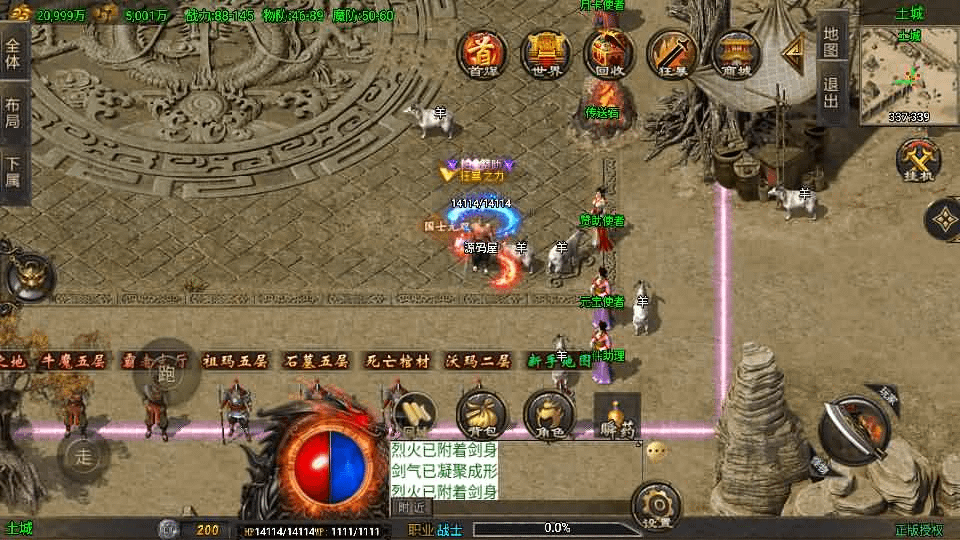
Task: Open the 首爆 first-kill menu
Action: pos(484,54)
